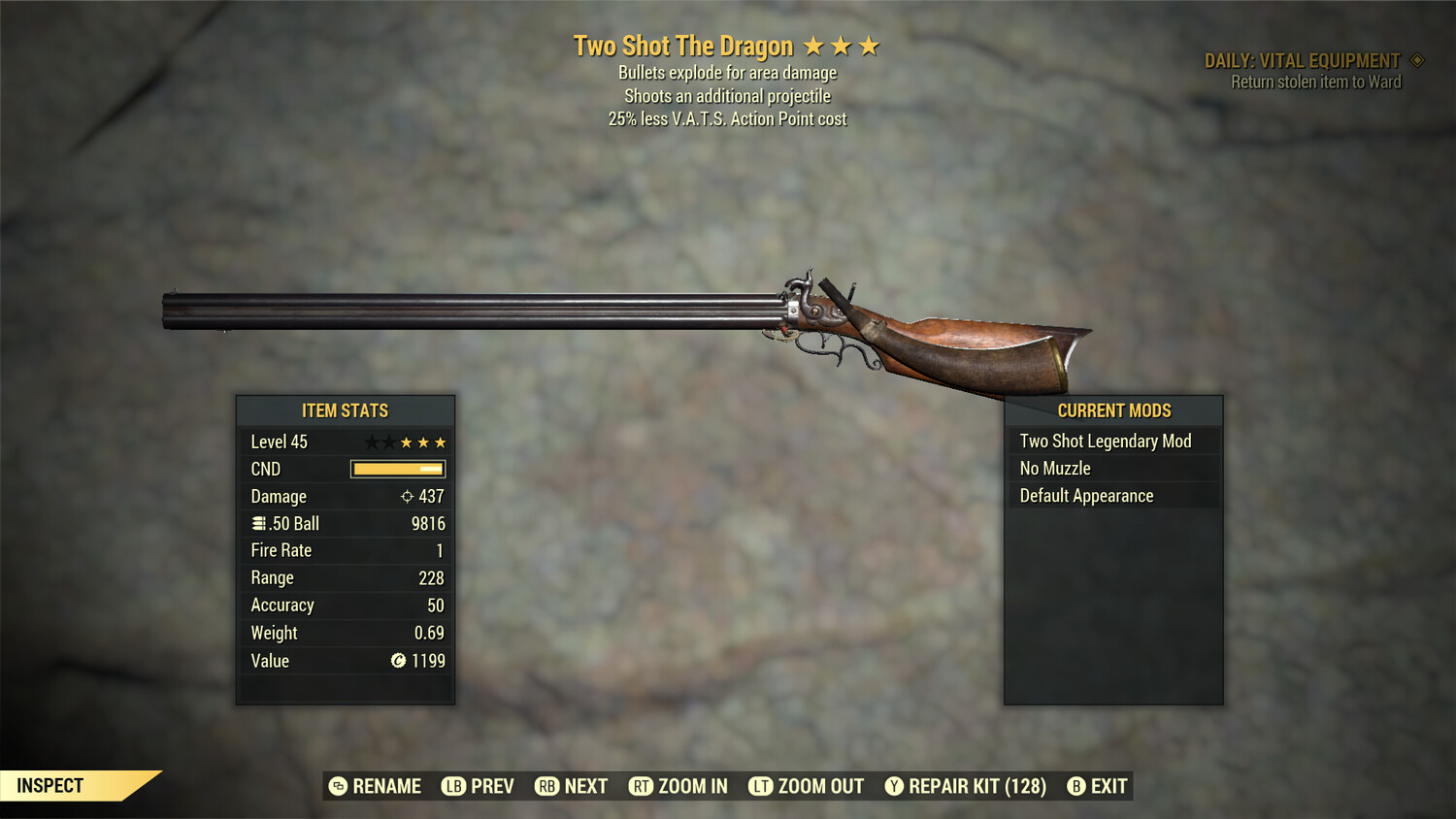The height and width of the screenshot is (819, 1456).
Task: Click the CND condition bar
Action: point(397,469)
